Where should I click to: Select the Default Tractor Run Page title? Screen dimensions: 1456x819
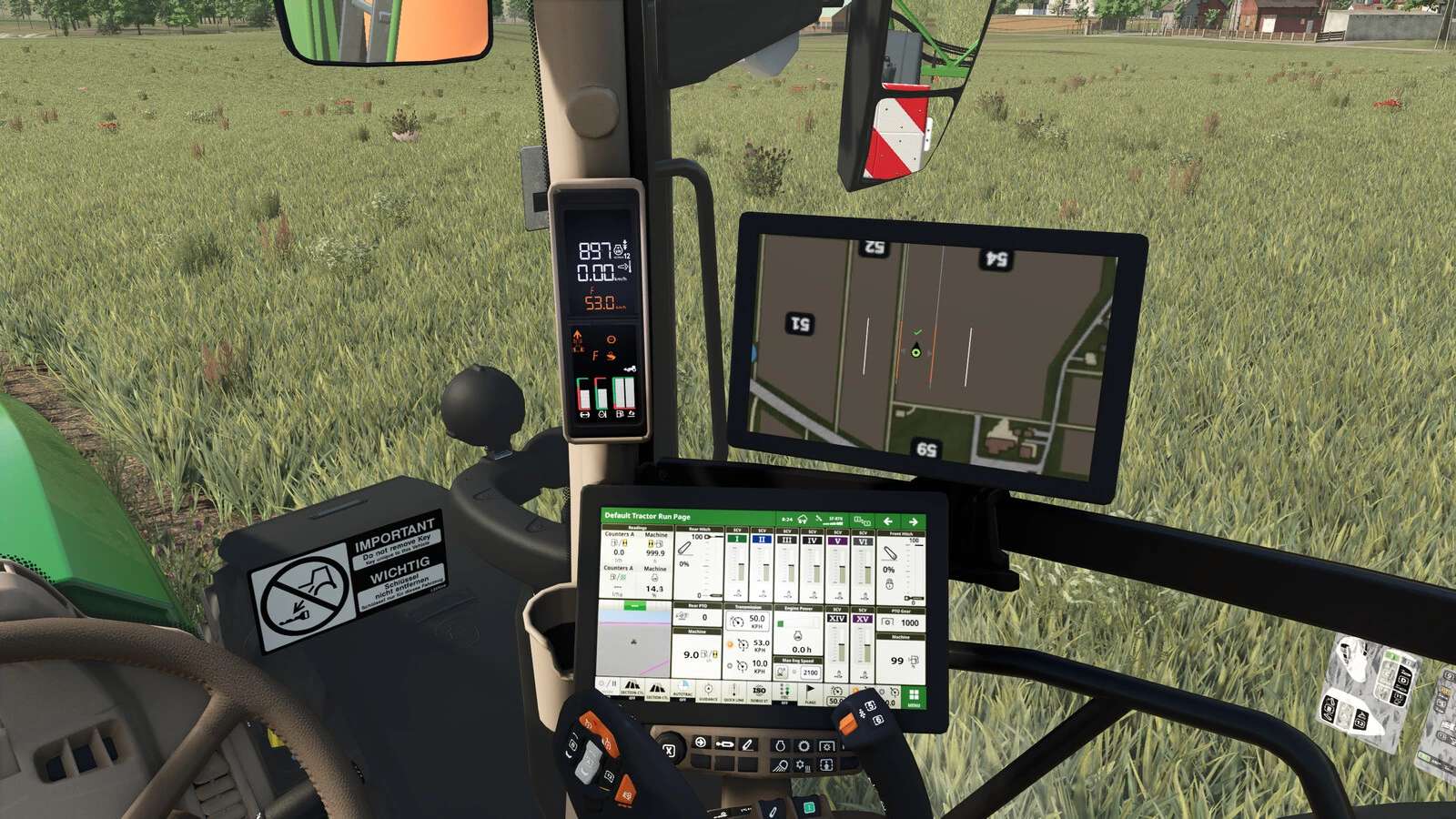(x=647, y=517)
